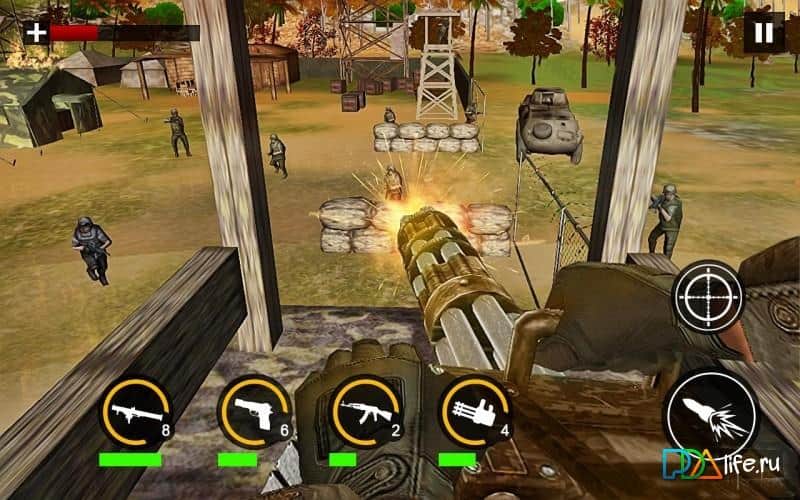Select the rocket launcher weapon
This screenshot has width=800, height=500.
tap(134, 411)
